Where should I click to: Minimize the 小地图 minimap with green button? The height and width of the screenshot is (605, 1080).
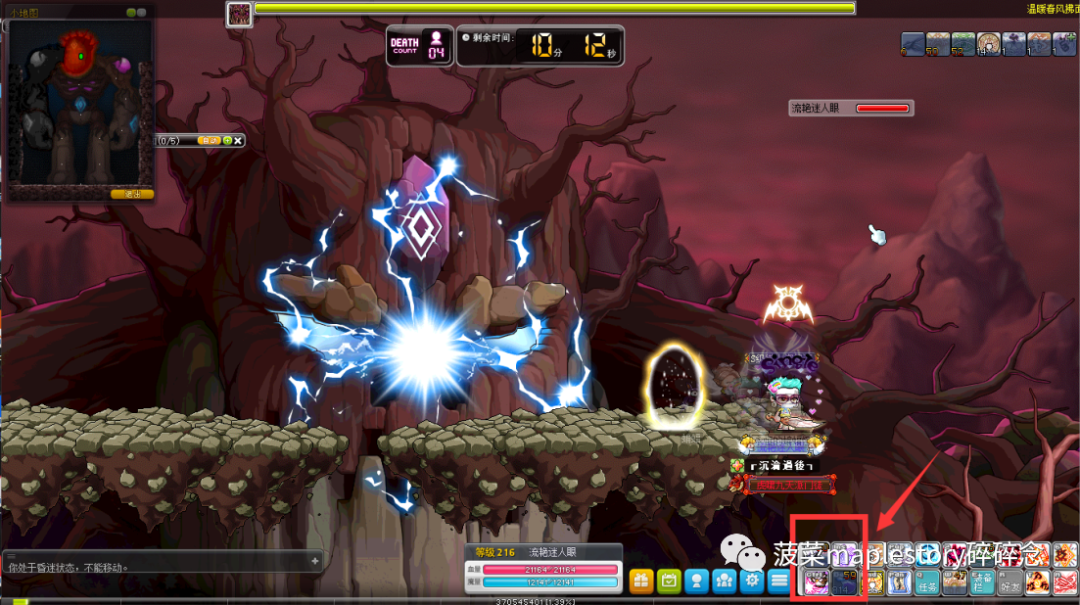pos(131,13)
